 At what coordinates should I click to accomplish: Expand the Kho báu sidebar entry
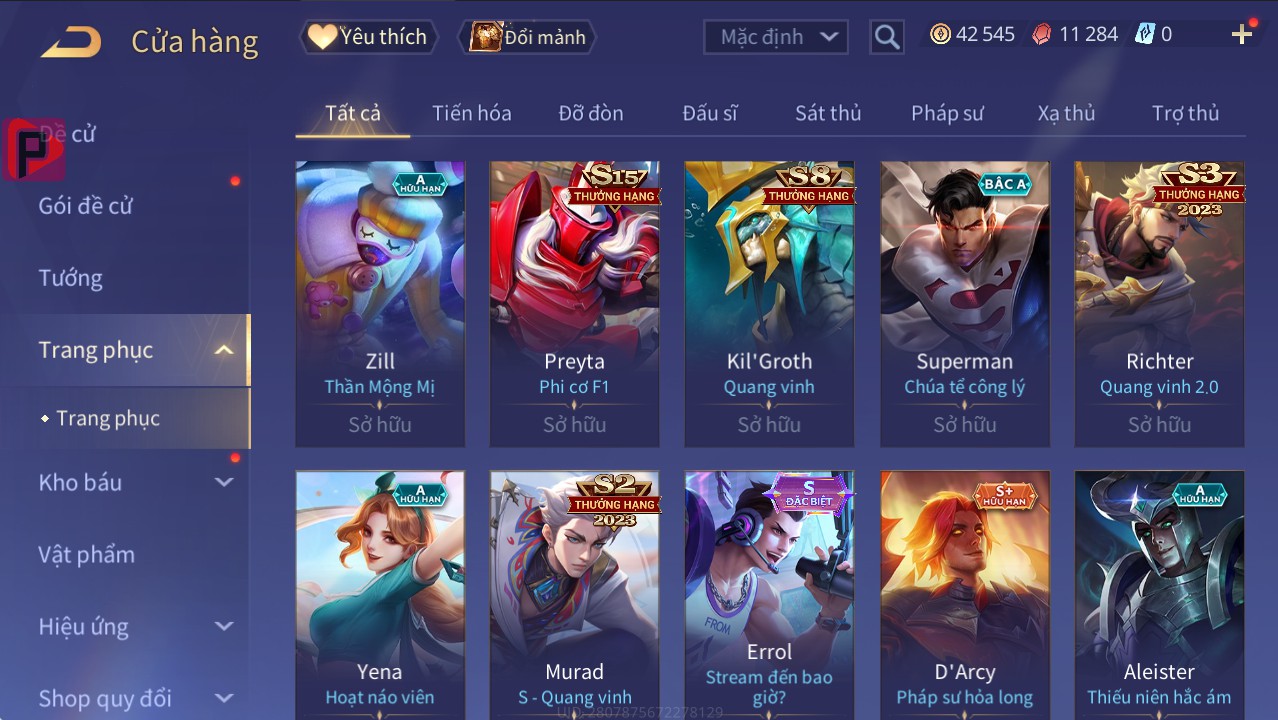pyautogui.click(x=135, y=482)
